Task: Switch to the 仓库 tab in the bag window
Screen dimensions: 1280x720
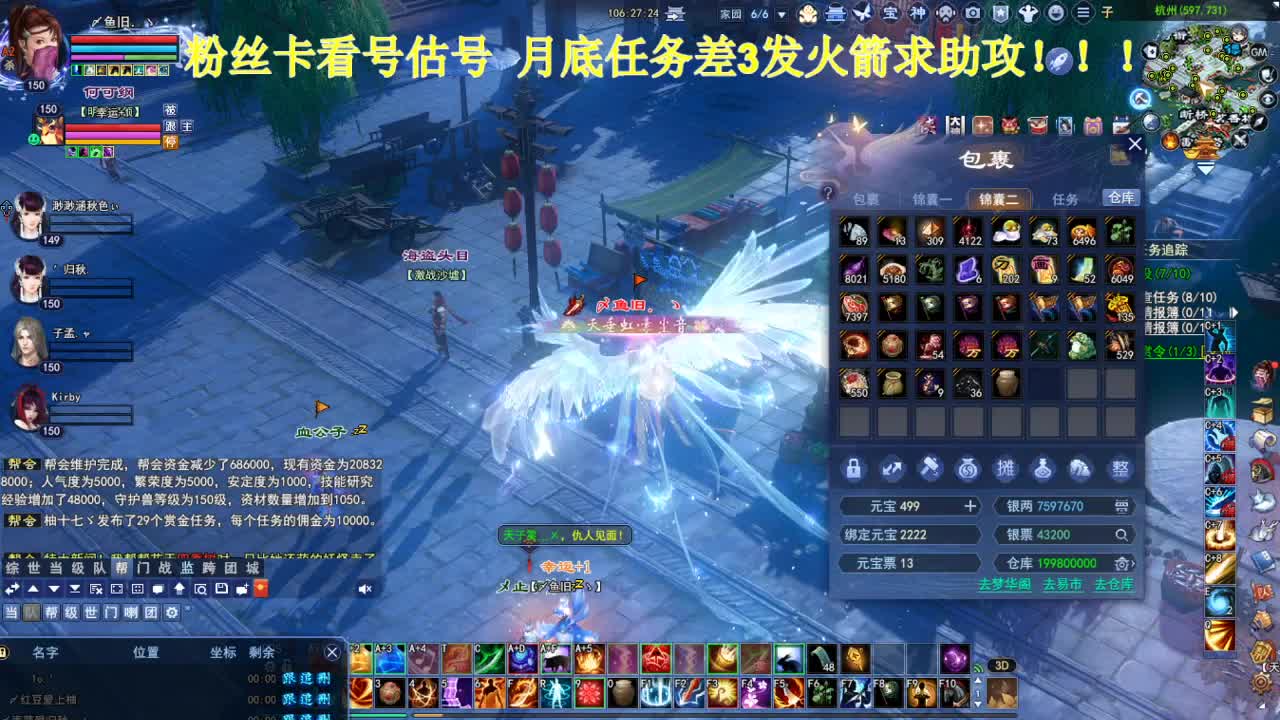Action: 1120,197
